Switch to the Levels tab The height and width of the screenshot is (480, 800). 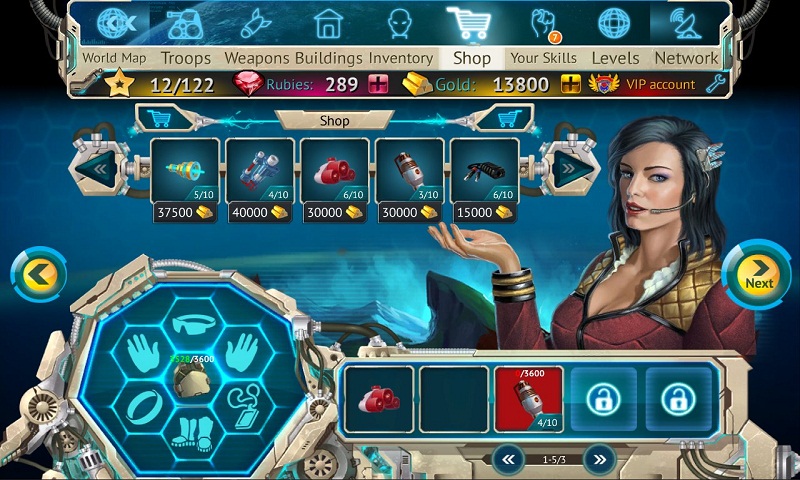615,58
